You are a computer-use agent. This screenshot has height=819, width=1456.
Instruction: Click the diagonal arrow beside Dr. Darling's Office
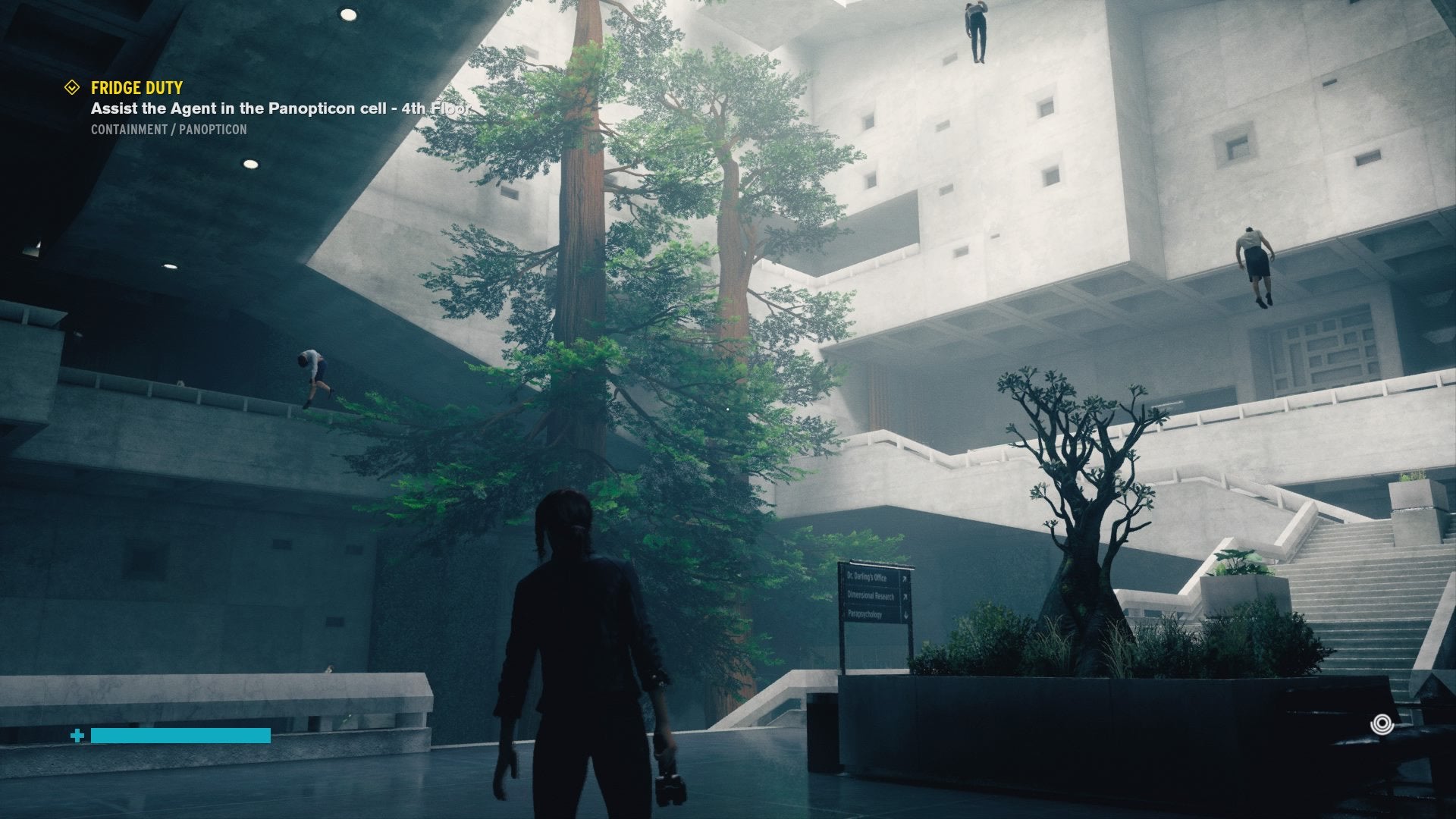pyautogui.click(x=905, y=579)
